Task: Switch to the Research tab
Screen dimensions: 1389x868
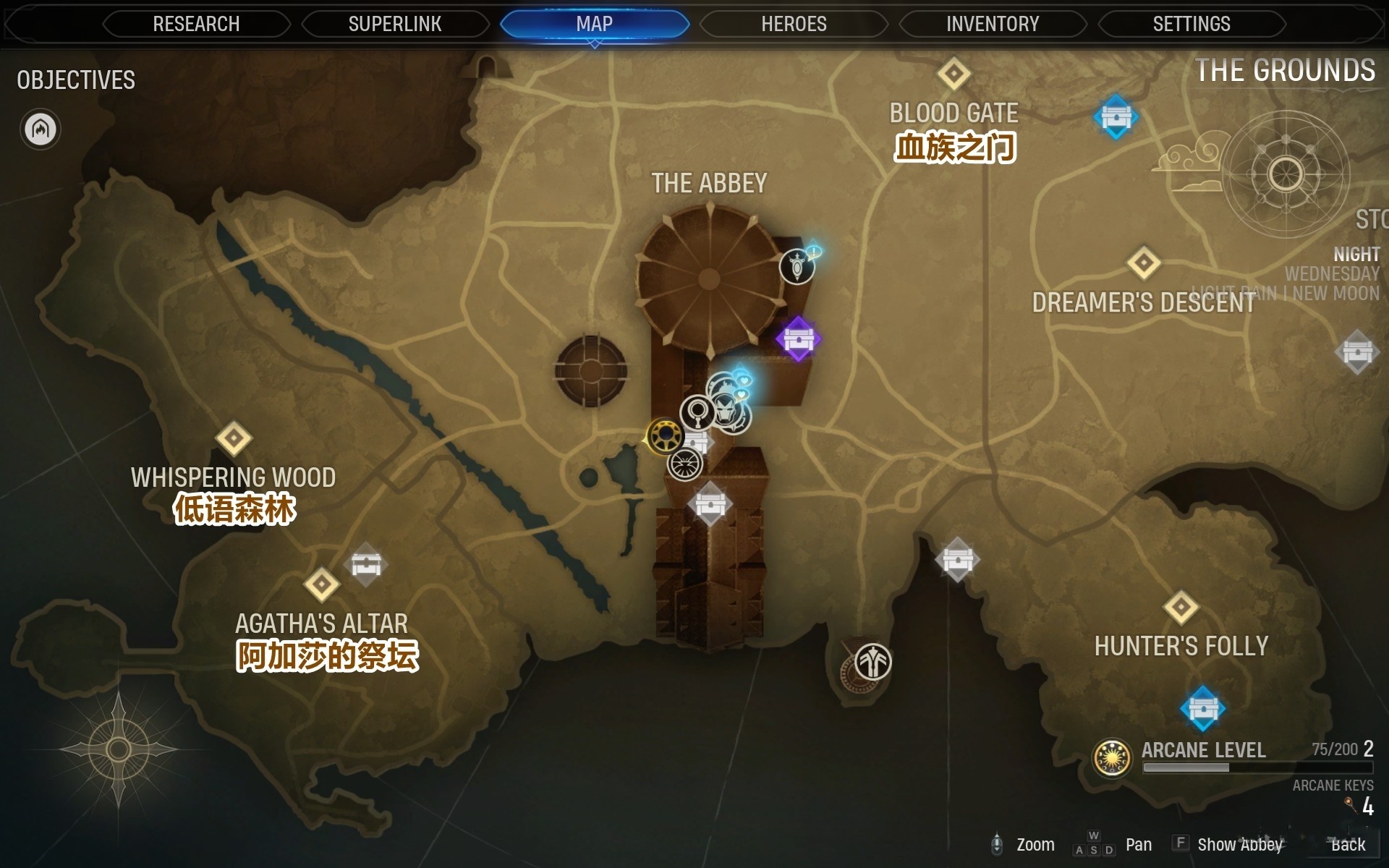Action: click(x=196, y=24)
